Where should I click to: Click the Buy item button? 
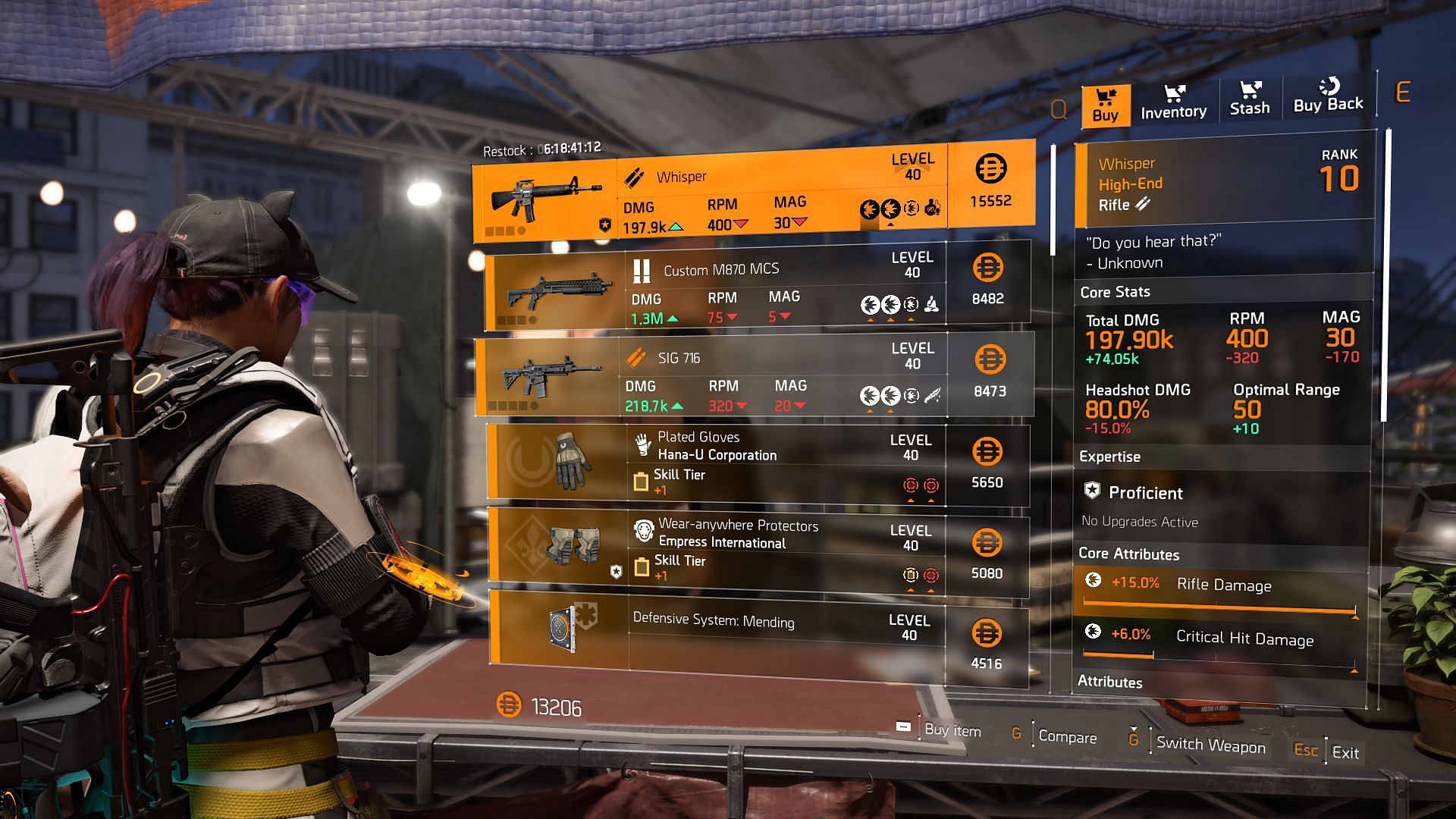tap(952, 730)
